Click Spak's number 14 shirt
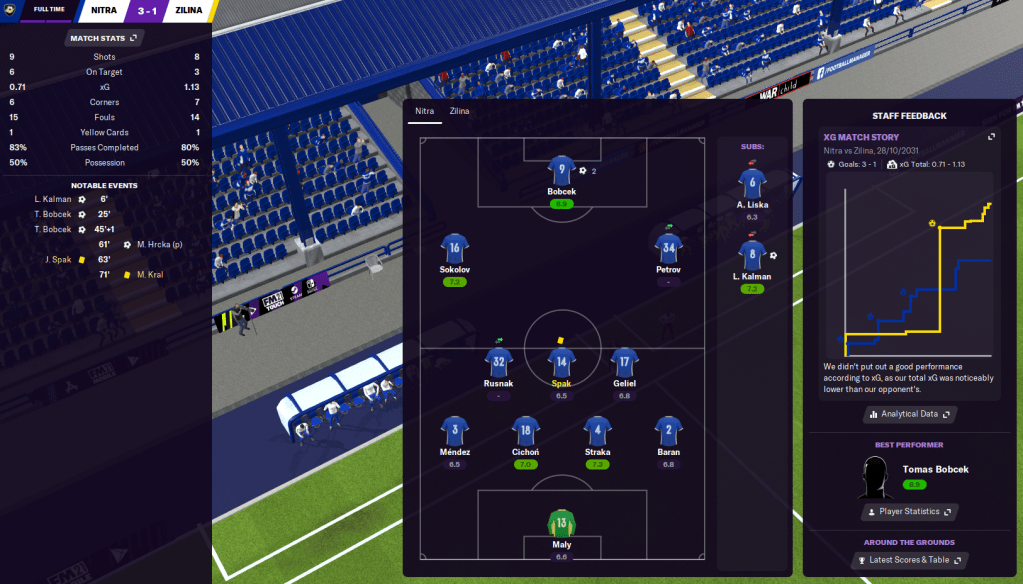 [561, 361]
